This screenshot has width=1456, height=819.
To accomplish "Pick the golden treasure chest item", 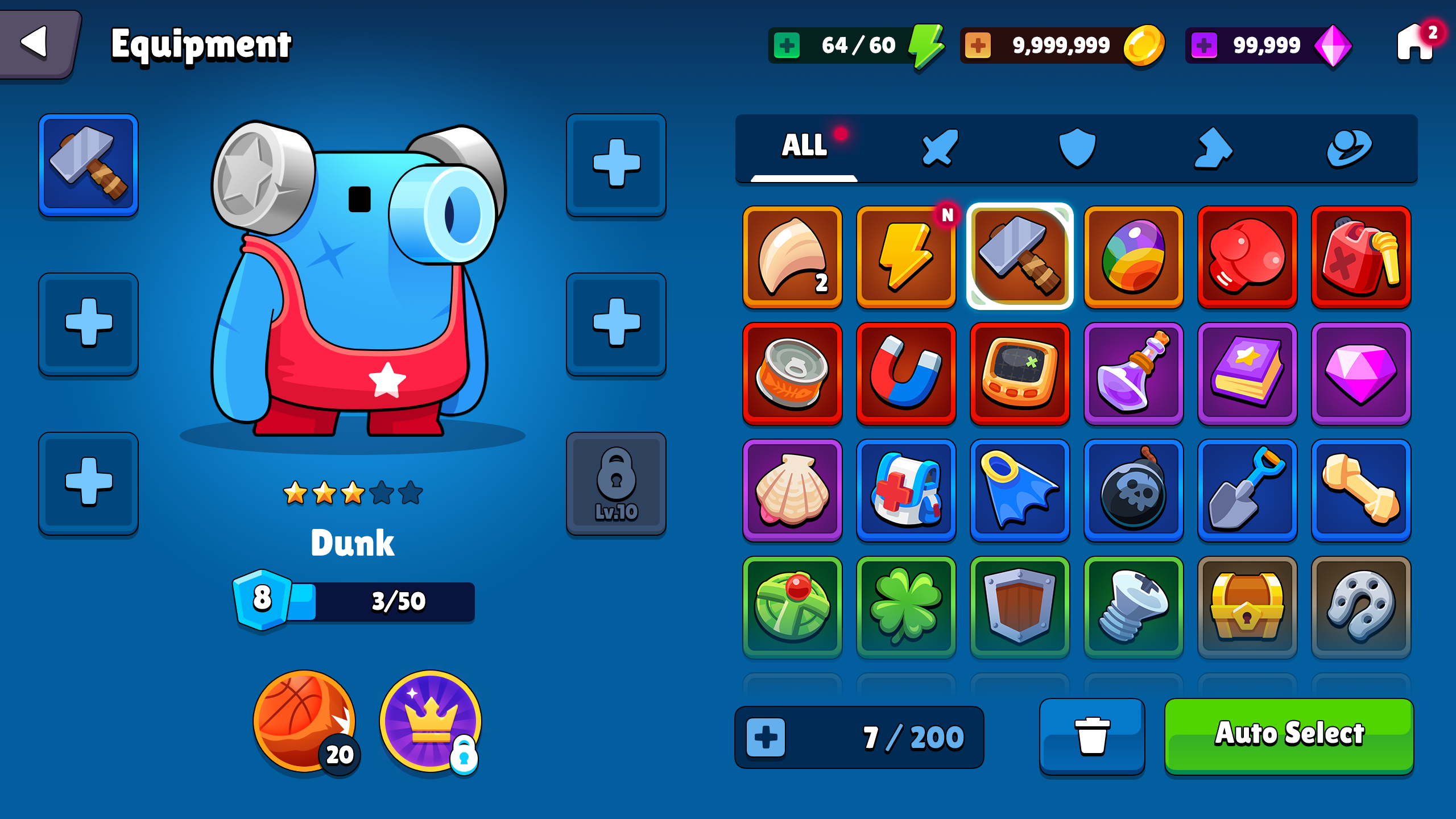I will [x=1247, y=607].
